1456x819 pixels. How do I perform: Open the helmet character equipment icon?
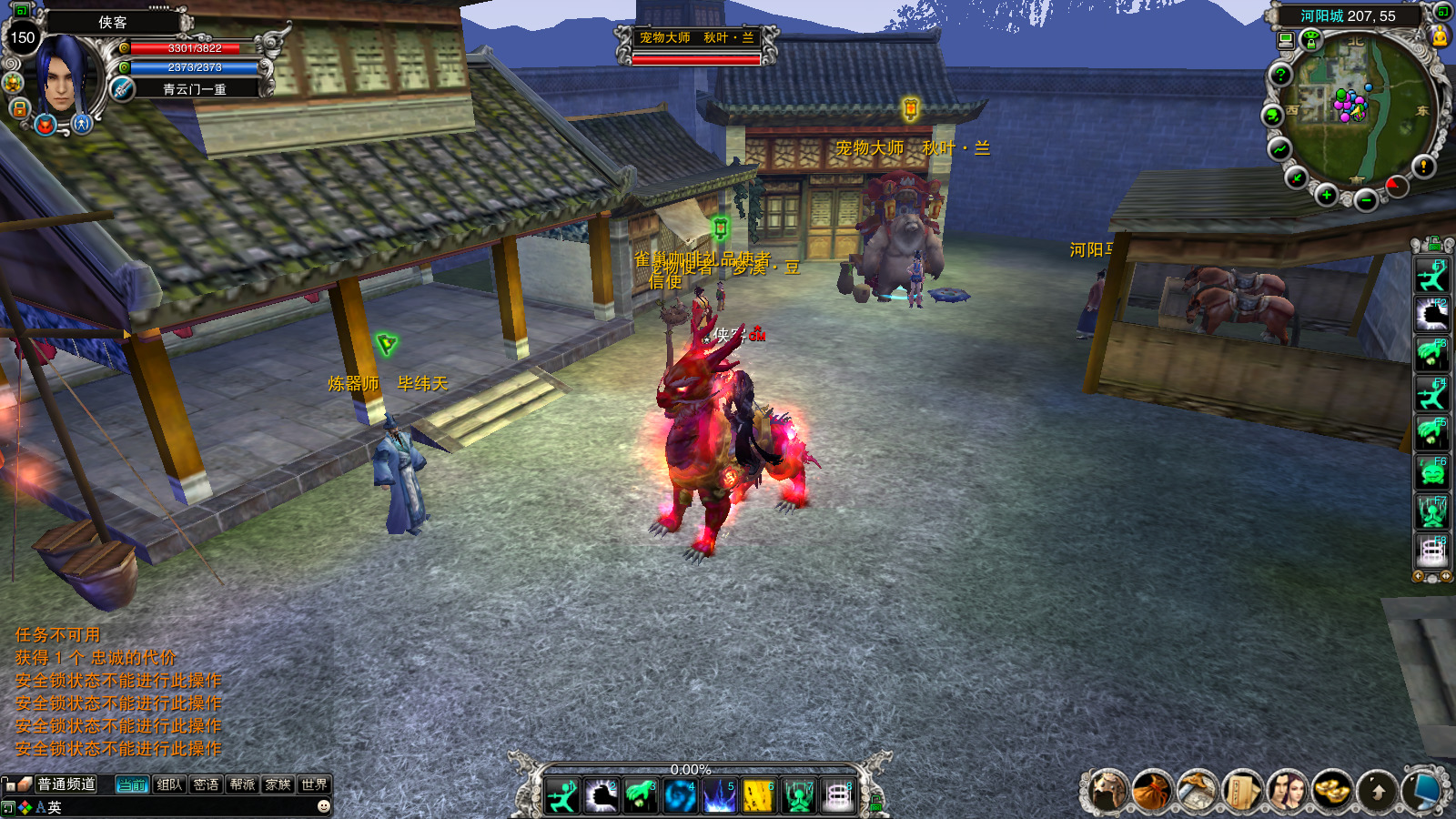click(1107, 791)
